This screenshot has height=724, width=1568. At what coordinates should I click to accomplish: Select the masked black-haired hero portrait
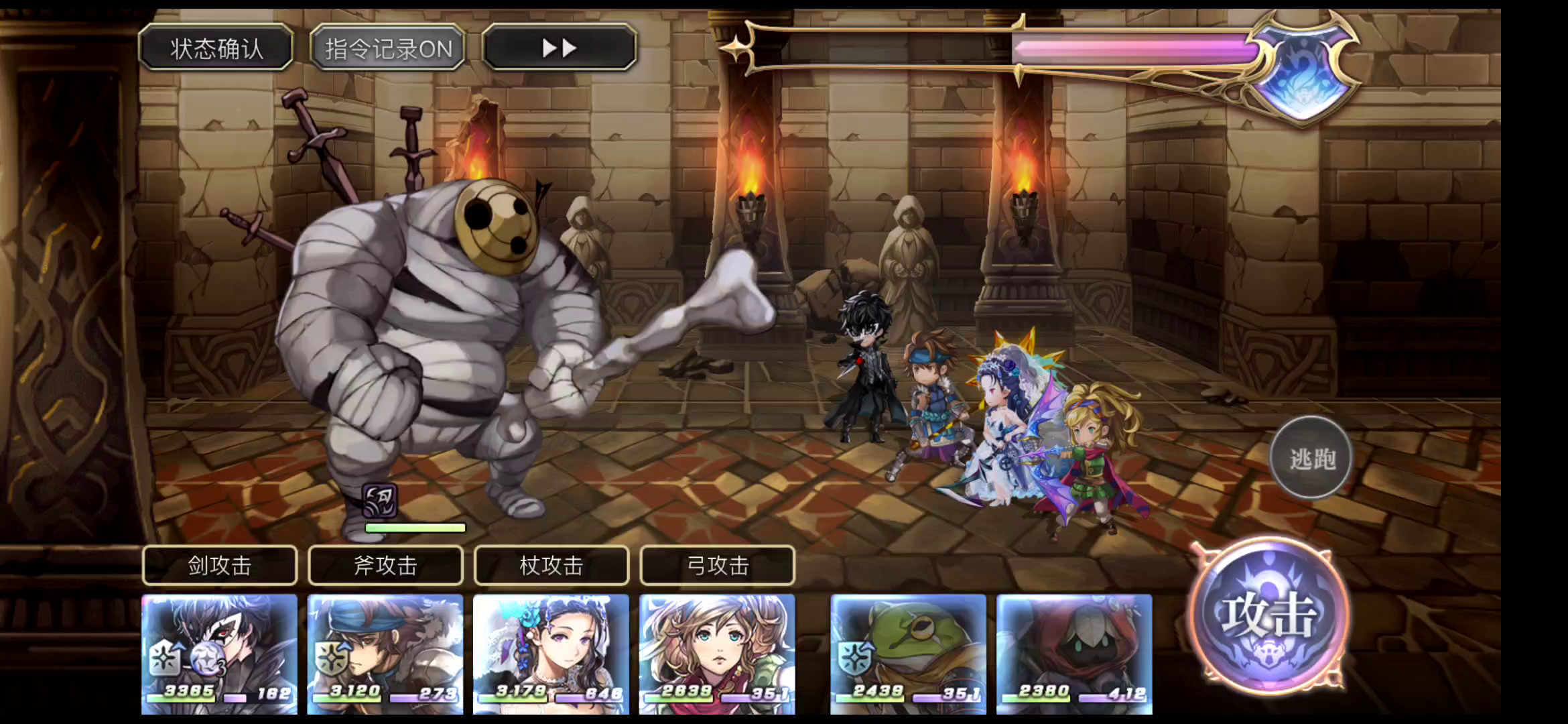point(219,654)
